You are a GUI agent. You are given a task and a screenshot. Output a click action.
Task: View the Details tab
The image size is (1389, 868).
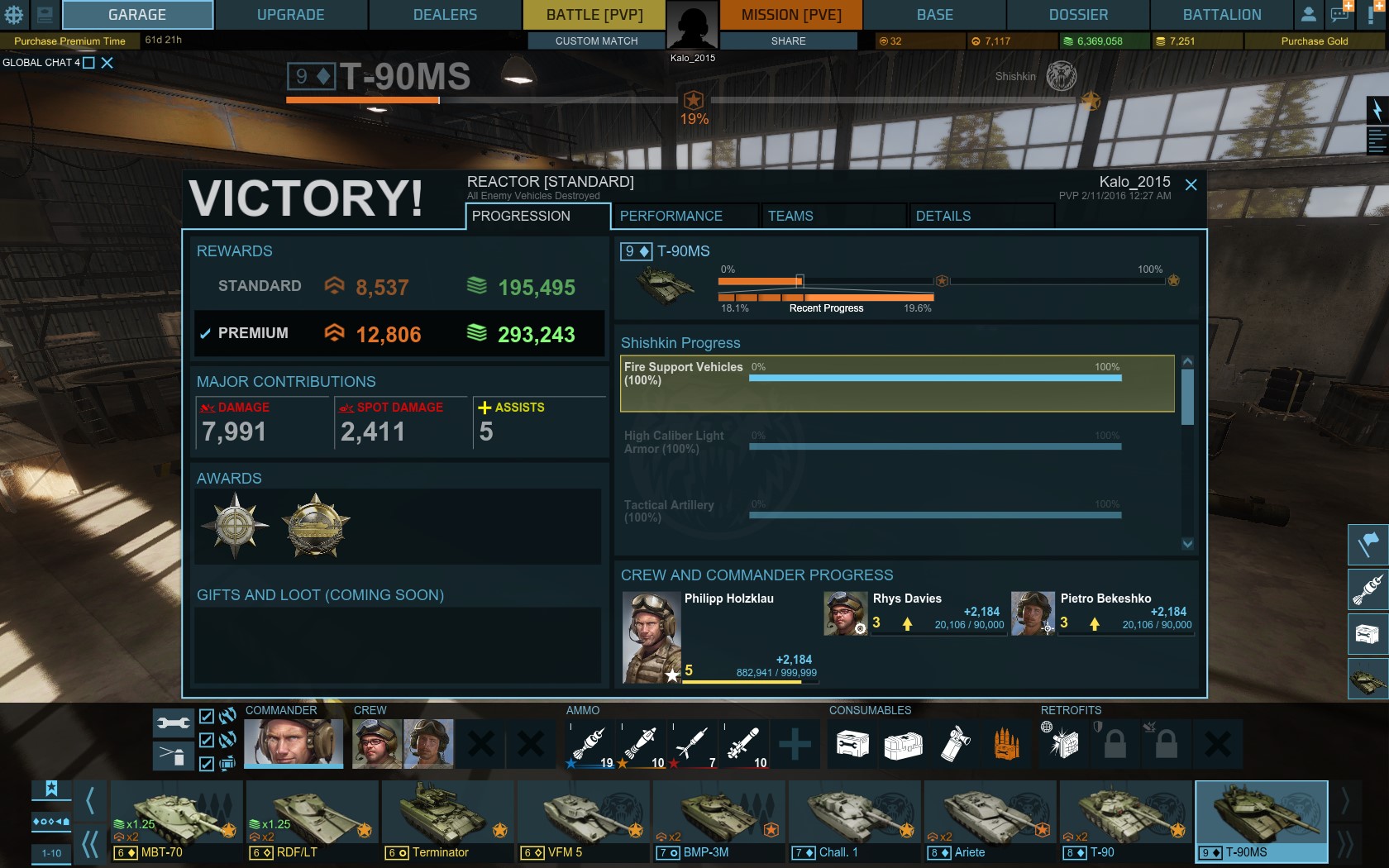[x=943, y=216]
